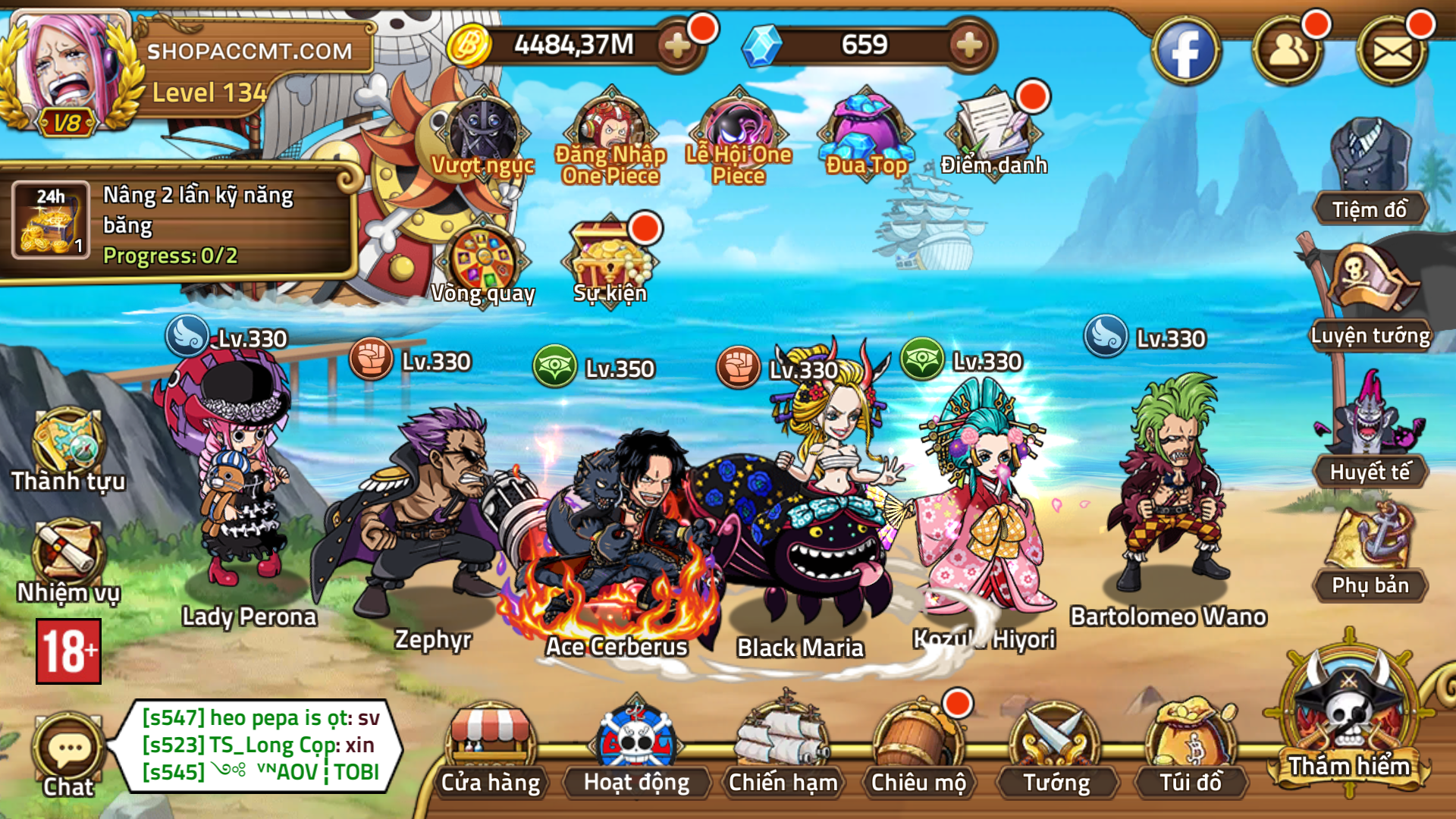
Task: Open the Sự kiện treasure chest events
Action: (609, 254)
